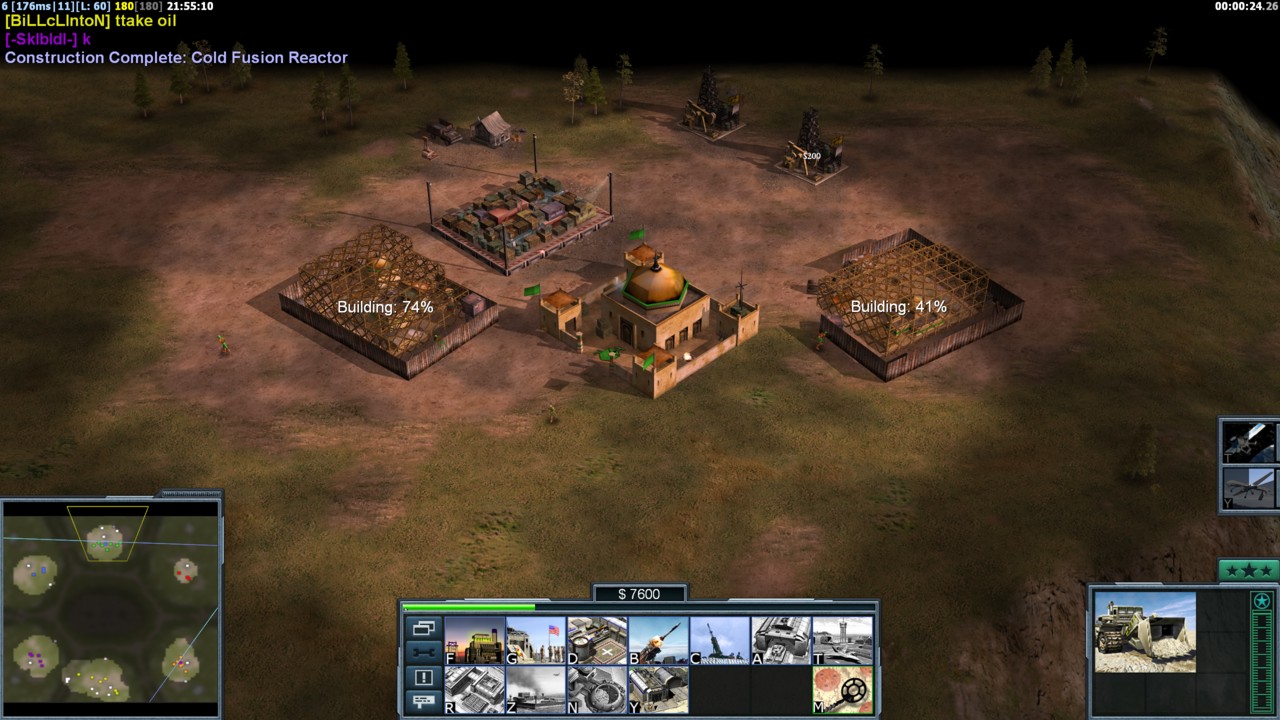Choose the War Factory build icon (A)
The width and height of the screenshot is (1280, 720).
click(781, 640)
